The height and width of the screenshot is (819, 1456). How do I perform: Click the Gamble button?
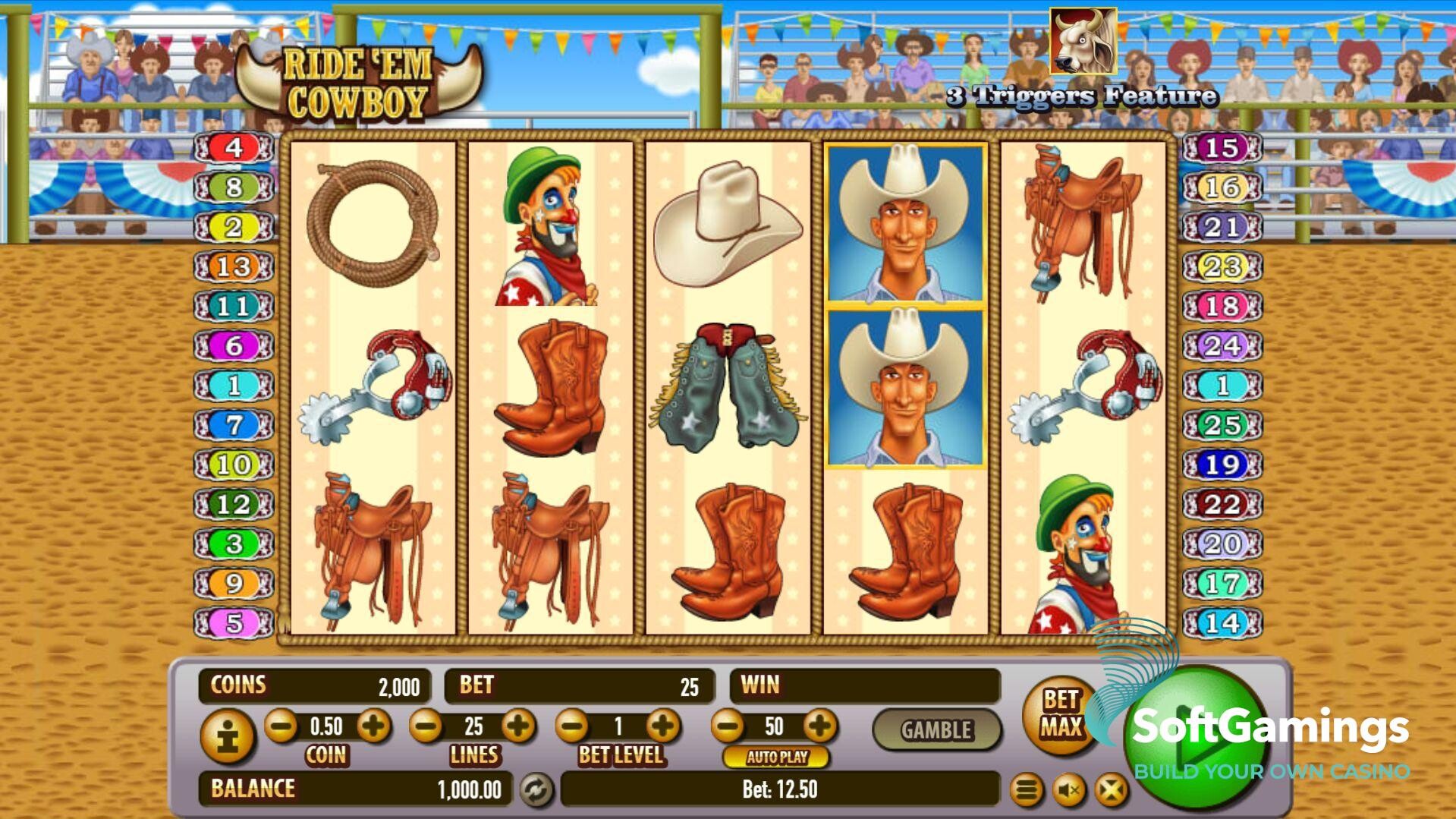click(x=936, y=730)
